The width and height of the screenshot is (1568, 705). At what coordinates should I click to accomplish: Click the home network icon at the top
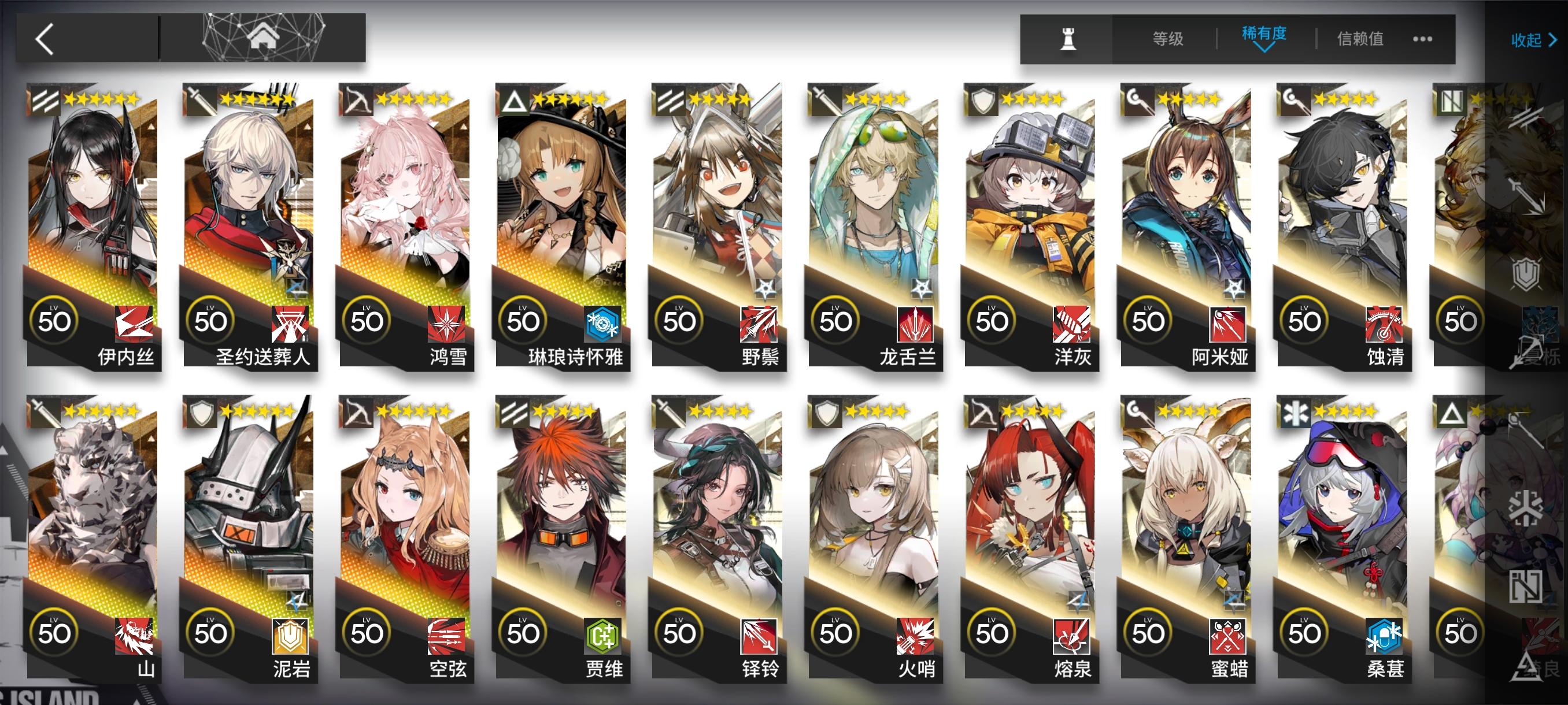coord(265,38)
